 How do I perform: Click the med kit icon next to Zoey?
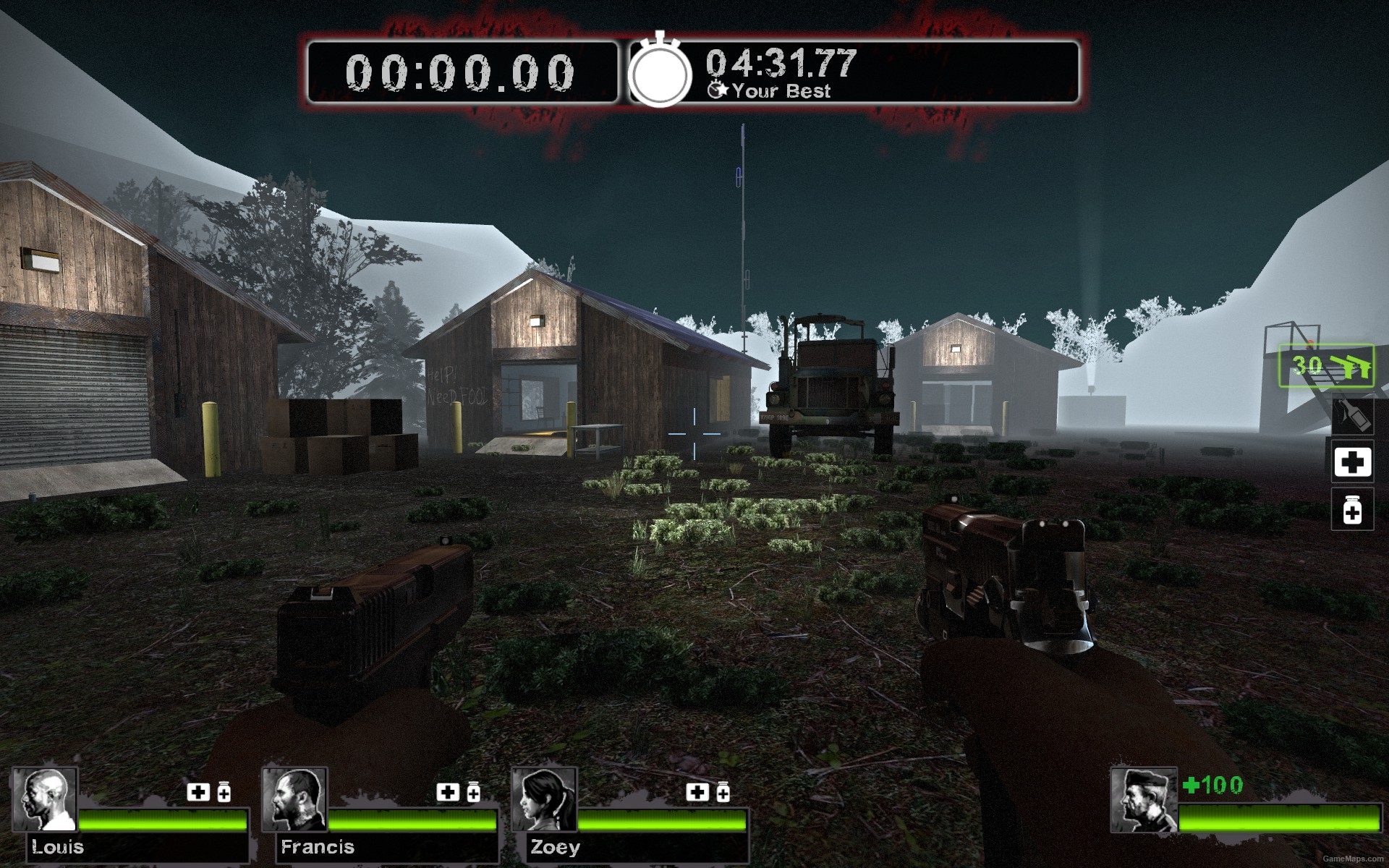click(697, 792)
